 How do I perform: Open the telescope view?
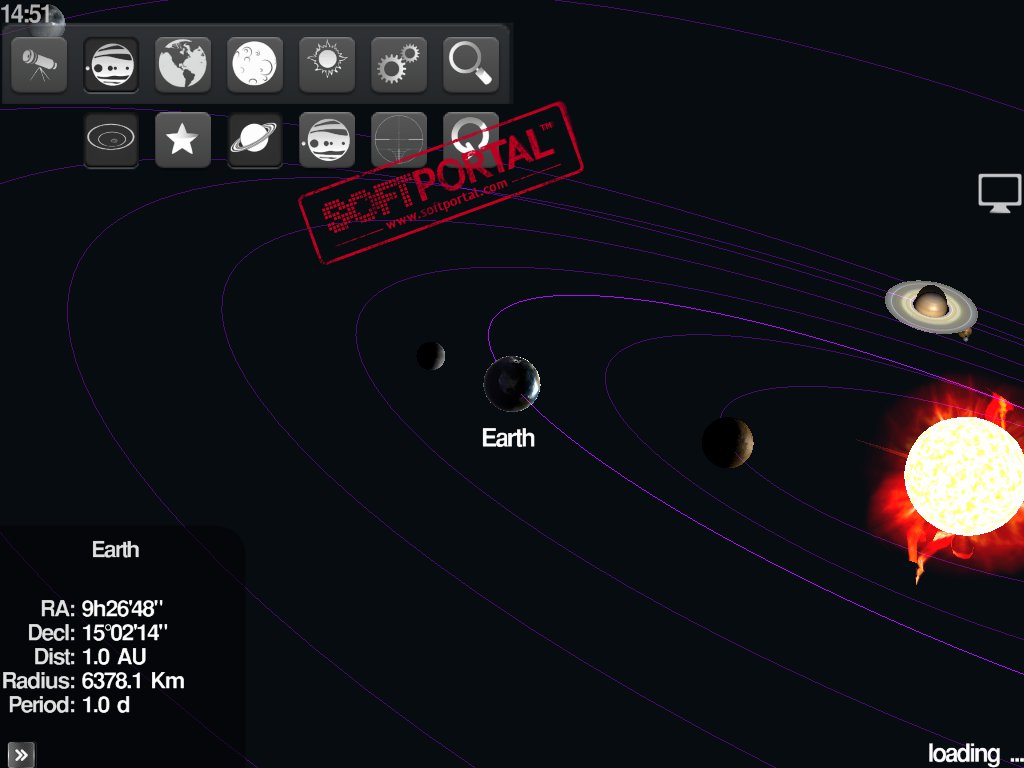click(x=39, y=65)
